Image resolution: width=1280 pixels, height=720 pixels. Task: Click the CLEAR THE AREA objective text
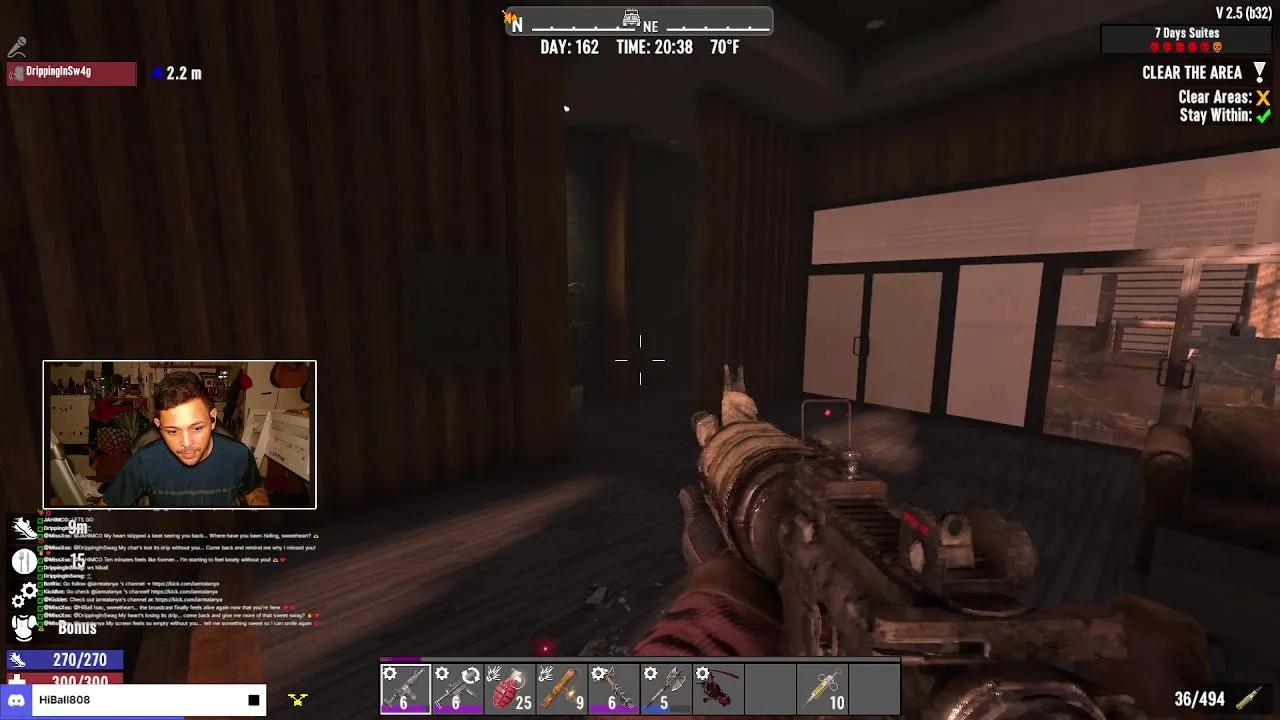pyautogui.click(x=1190, y=72)
